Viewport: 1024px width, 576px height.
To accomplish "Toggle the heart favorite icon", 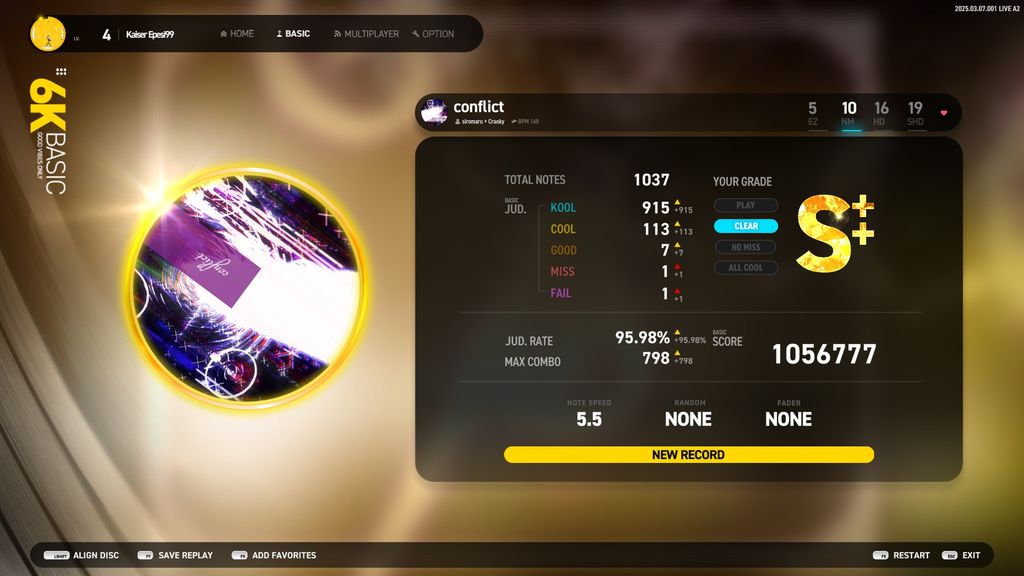I will 943,113.
